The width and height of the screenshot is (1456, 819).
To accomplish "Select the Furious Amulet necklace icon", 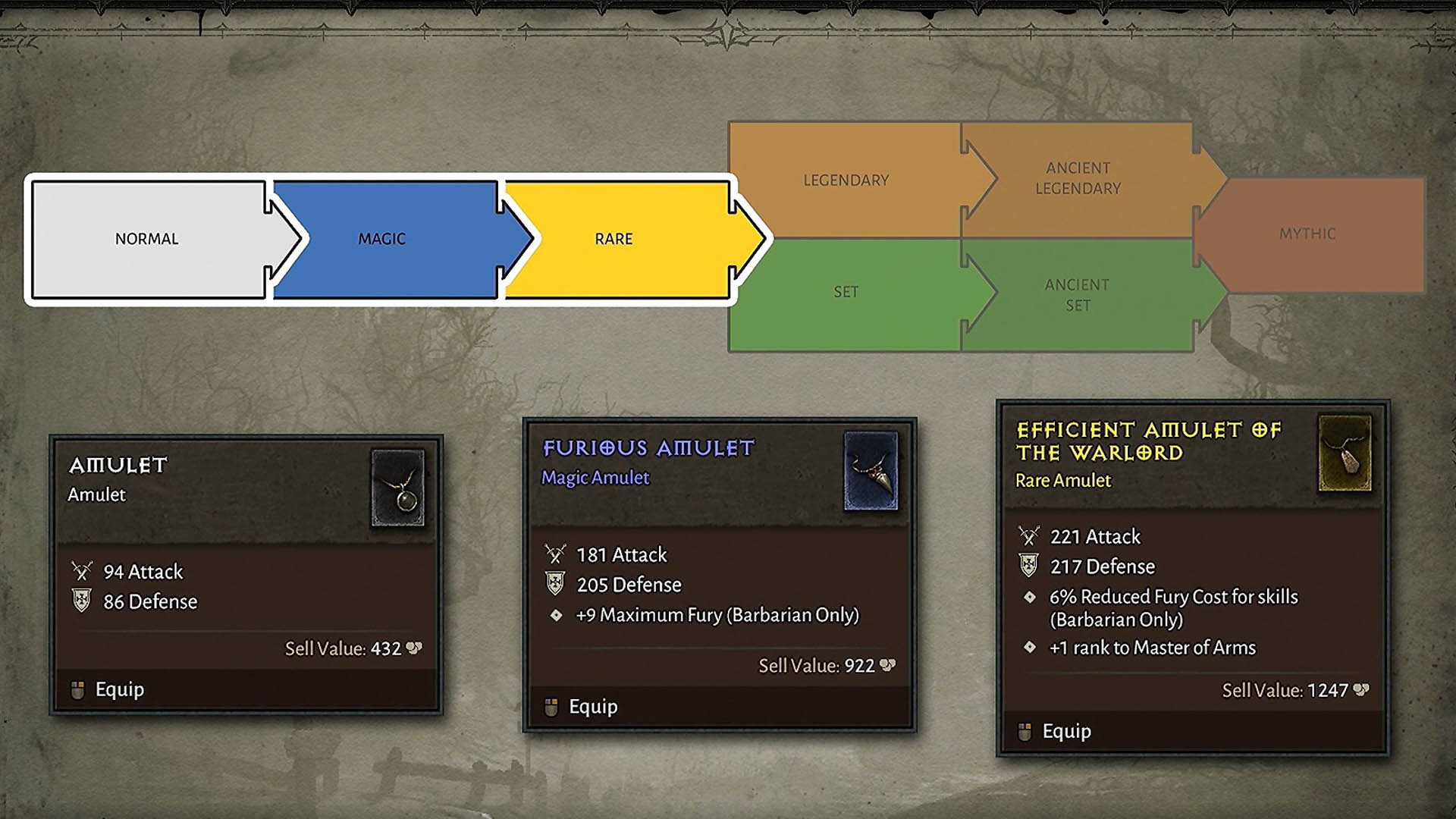I will pos(870,472).
